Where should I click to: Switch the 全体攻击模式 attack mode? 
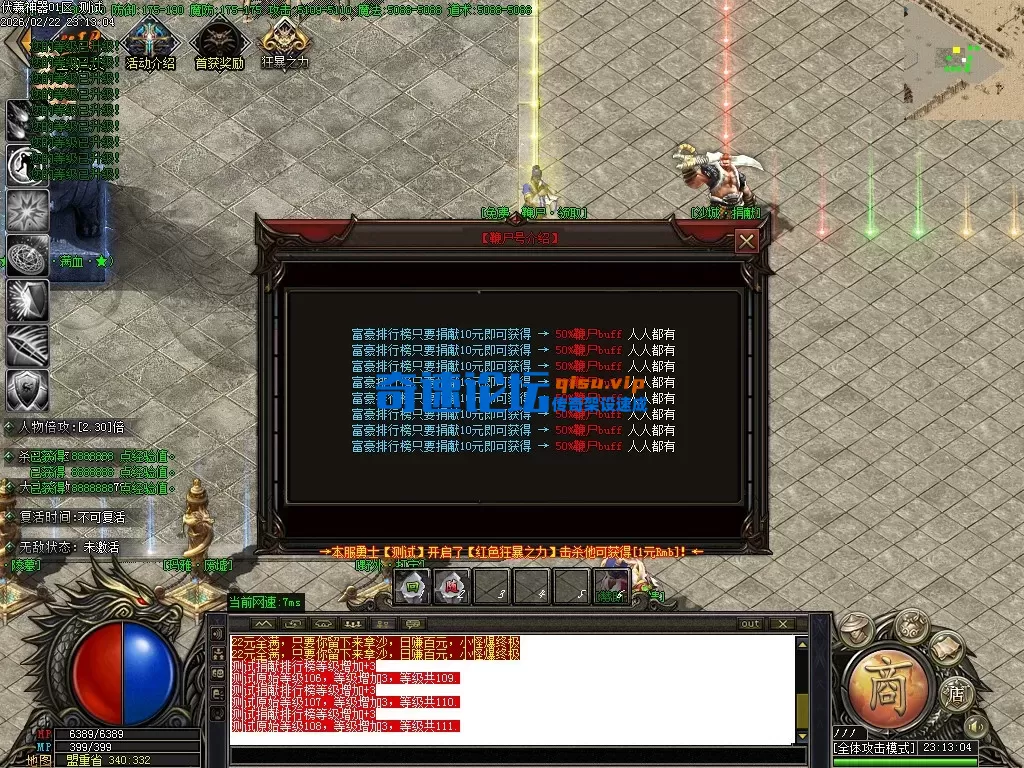pos(874,748)
